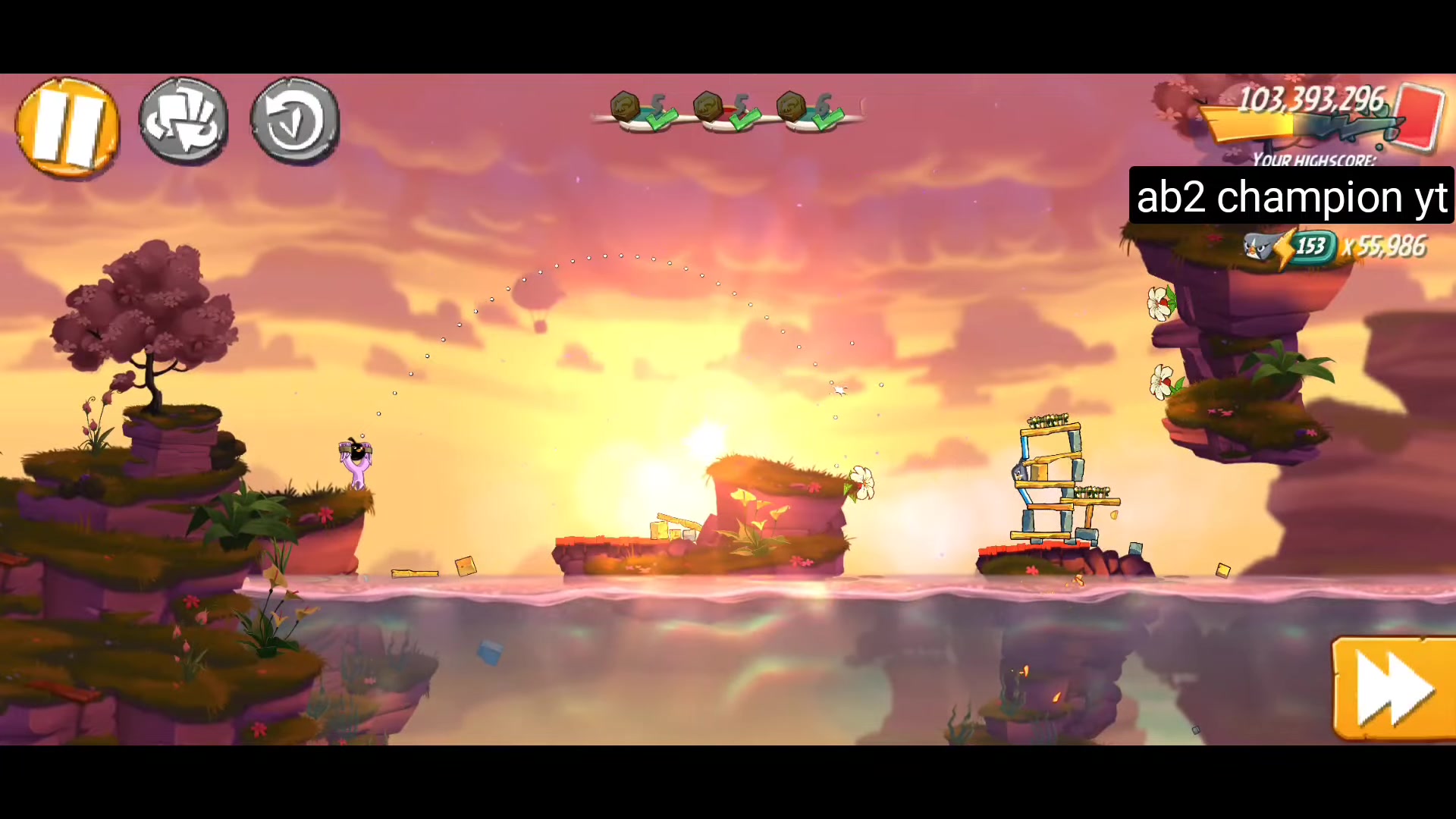The height and width of the screenshot is (819, 1456).
Task: Pause the game with the orange button
Action: (x=67, y=127)
